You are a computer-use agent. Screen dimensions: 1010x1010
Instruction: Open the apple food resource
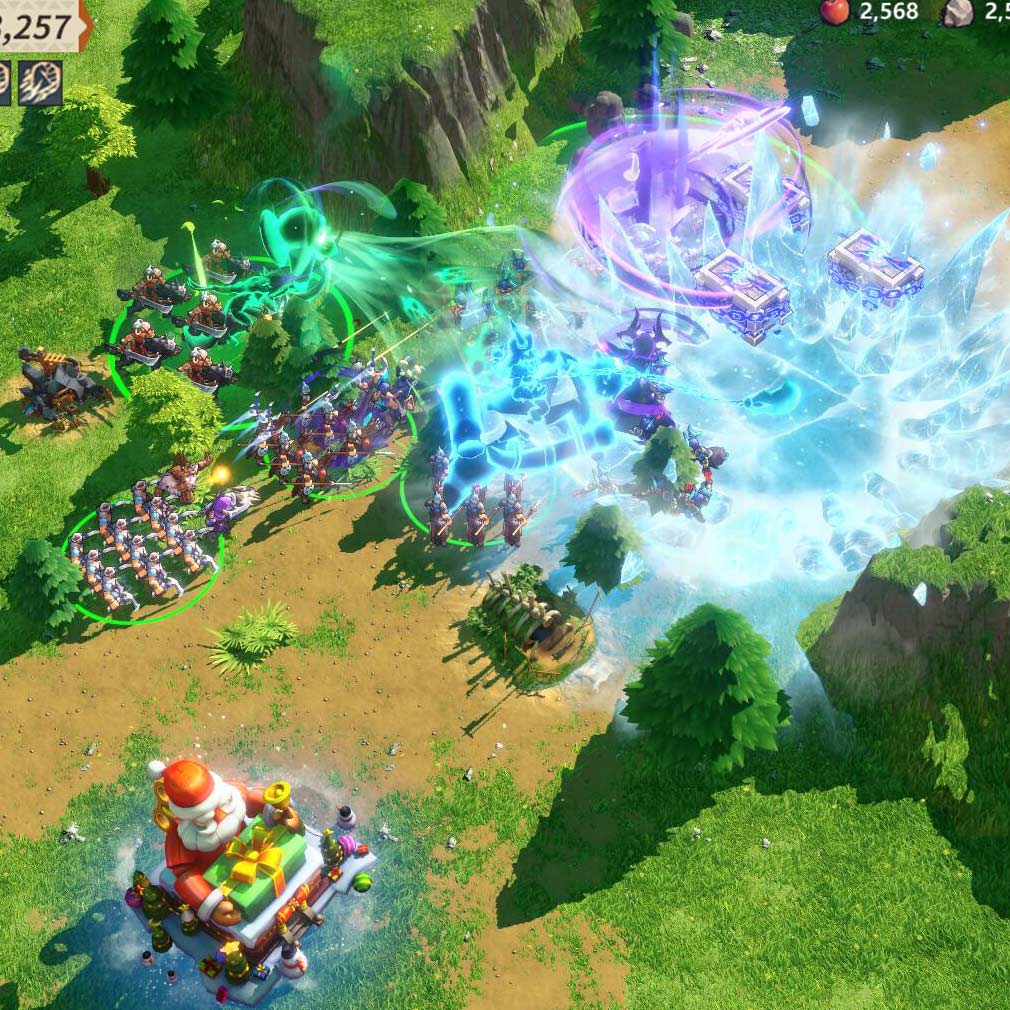tap(834, 11)
